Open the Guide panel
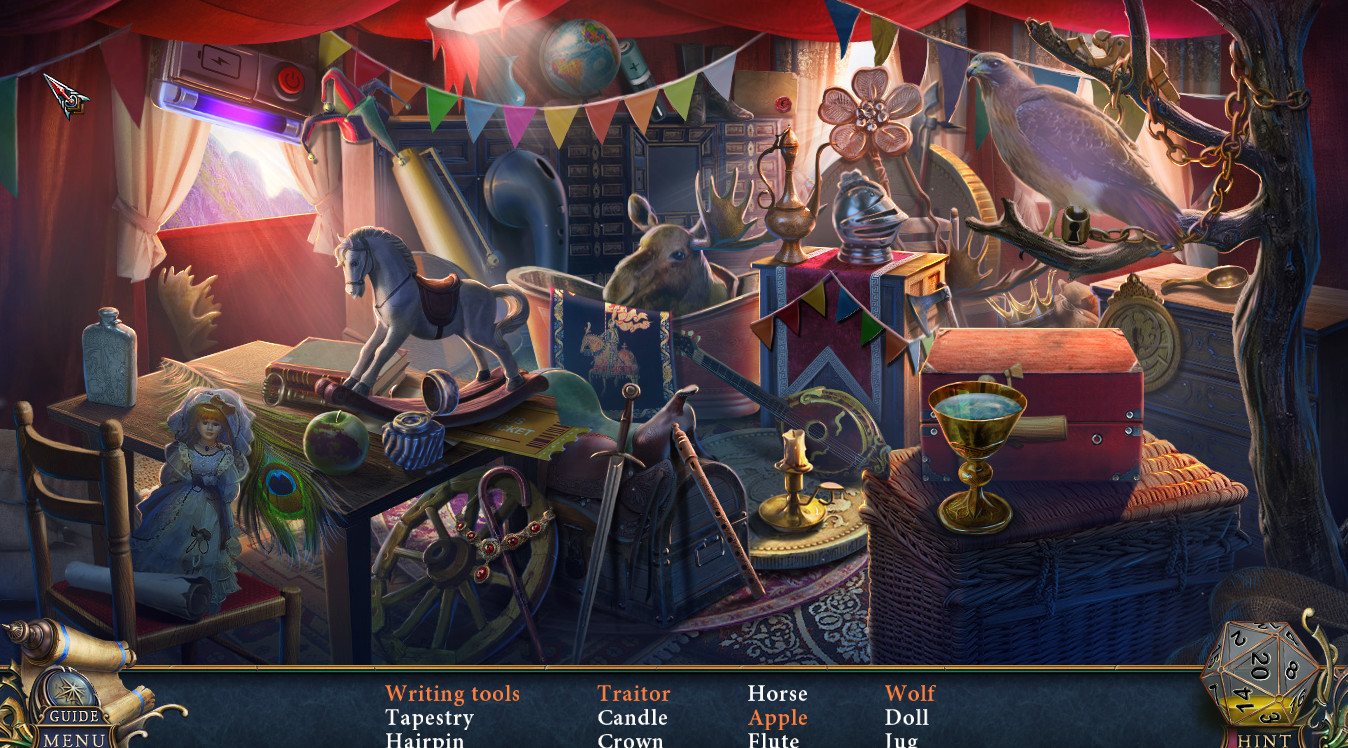The height and width of the screenshot is (748, 1348). [x=72, y=716]
